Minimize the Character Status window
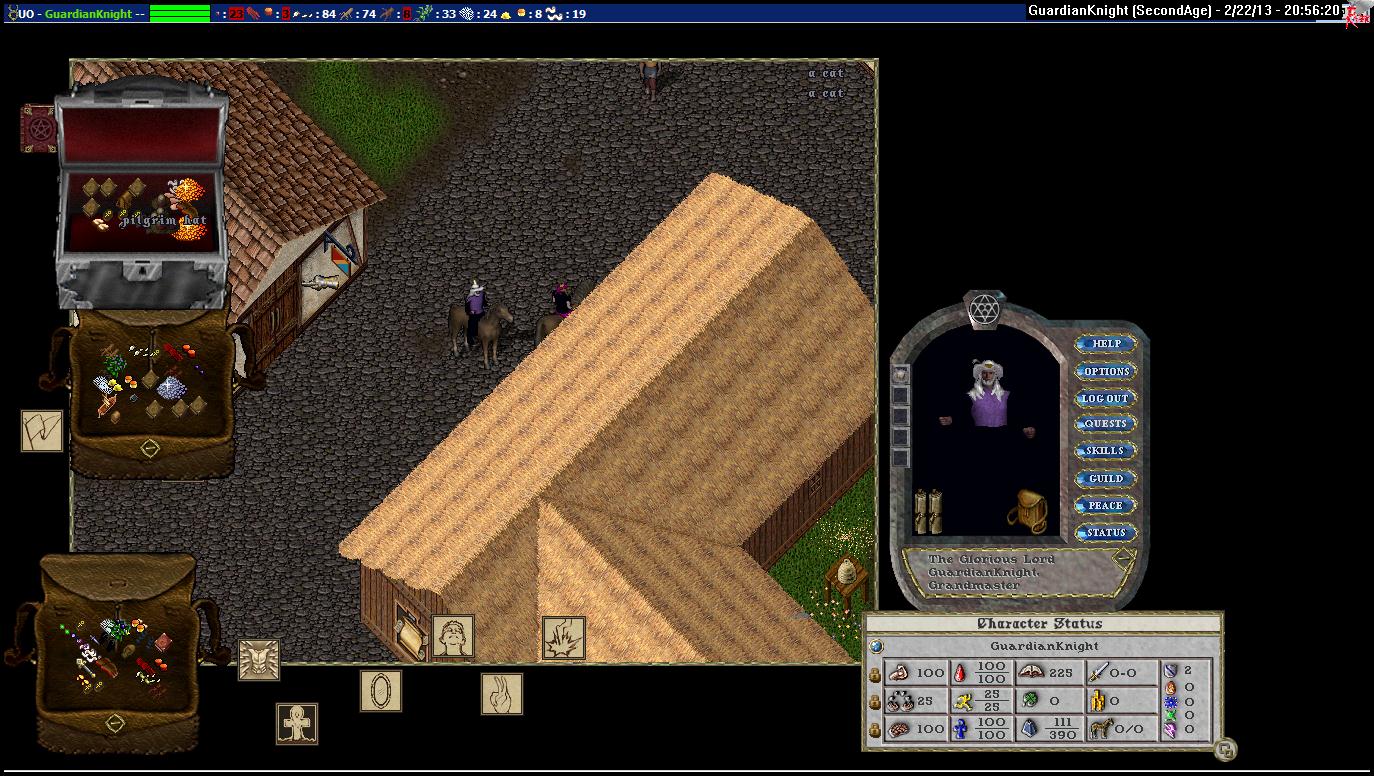Image resolution: width=1374 pixels, height=776 pixels. 1225,749
